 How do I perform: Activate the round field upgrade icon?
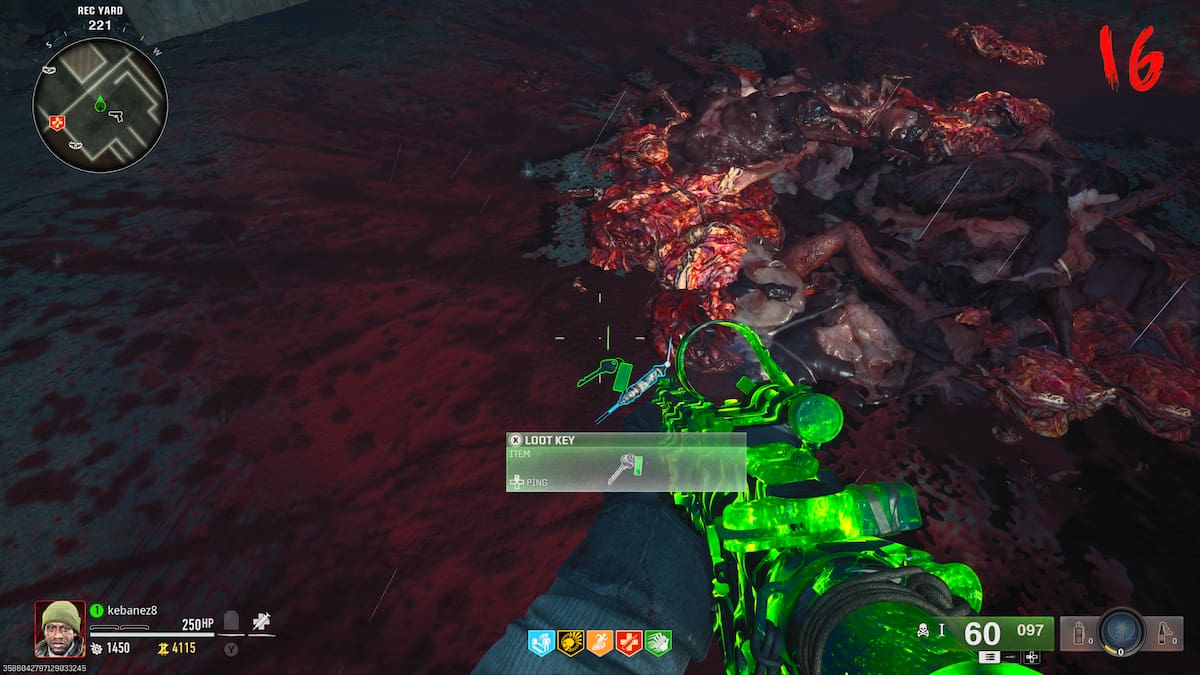click(x=1121, y=632)
